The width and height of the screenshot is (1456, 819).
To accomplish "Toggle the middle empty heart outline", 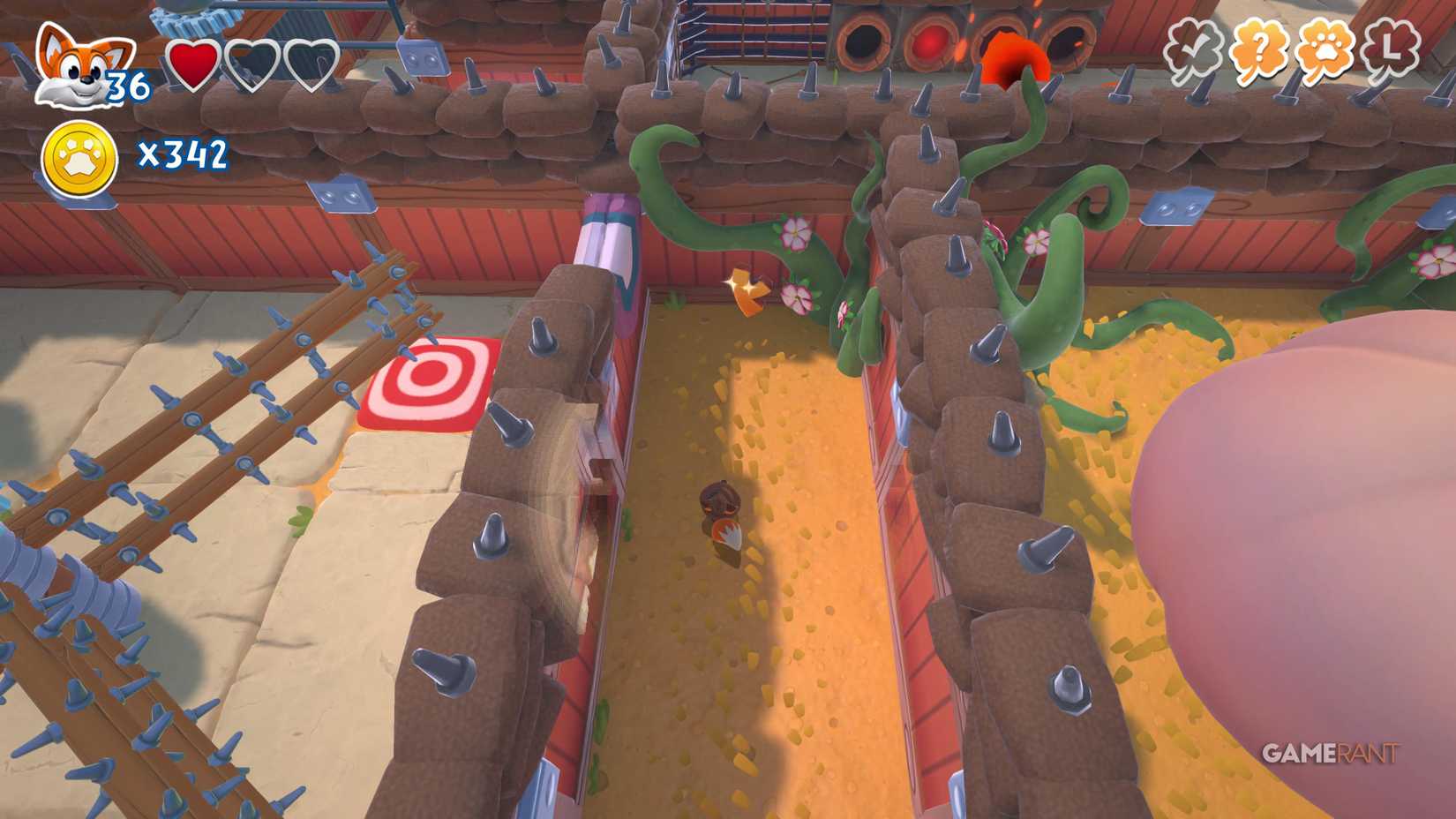I will coord(255,63).
